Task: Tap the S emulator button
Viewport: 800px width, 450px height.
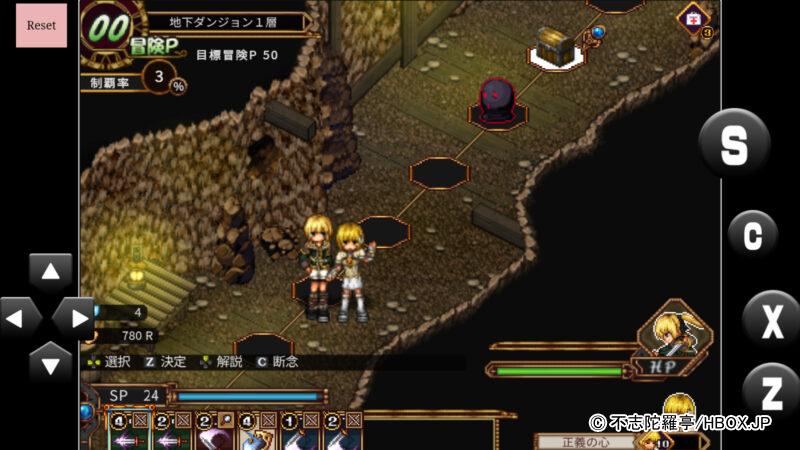Action: [734, 145]
